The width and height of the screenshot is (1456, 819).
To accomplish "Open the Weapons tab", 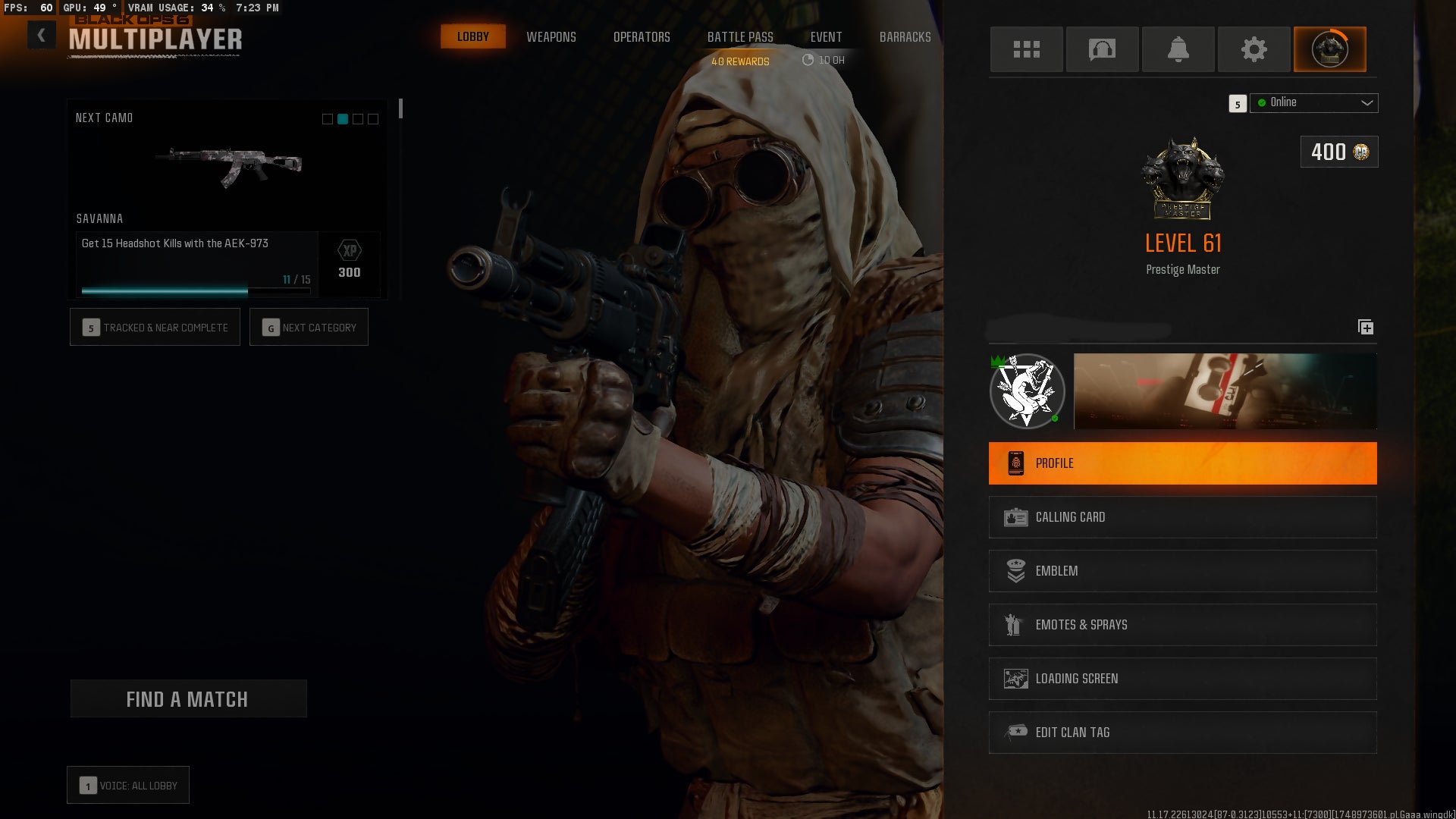I will 551,36.
